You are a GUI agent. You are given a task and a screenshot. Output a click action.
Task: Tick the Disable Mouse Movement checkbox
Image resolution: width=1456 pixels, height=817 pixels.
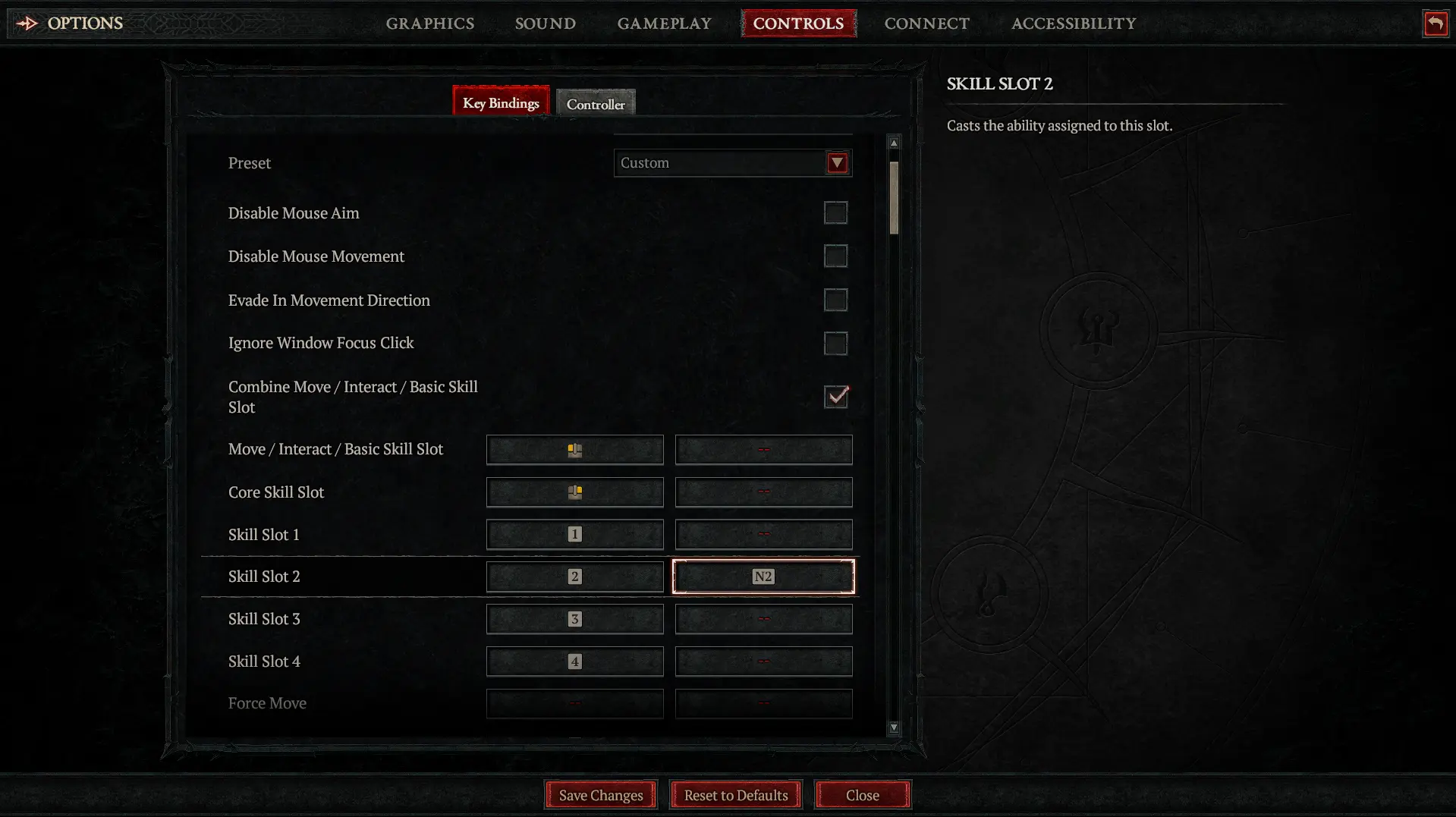pos(835,256)
